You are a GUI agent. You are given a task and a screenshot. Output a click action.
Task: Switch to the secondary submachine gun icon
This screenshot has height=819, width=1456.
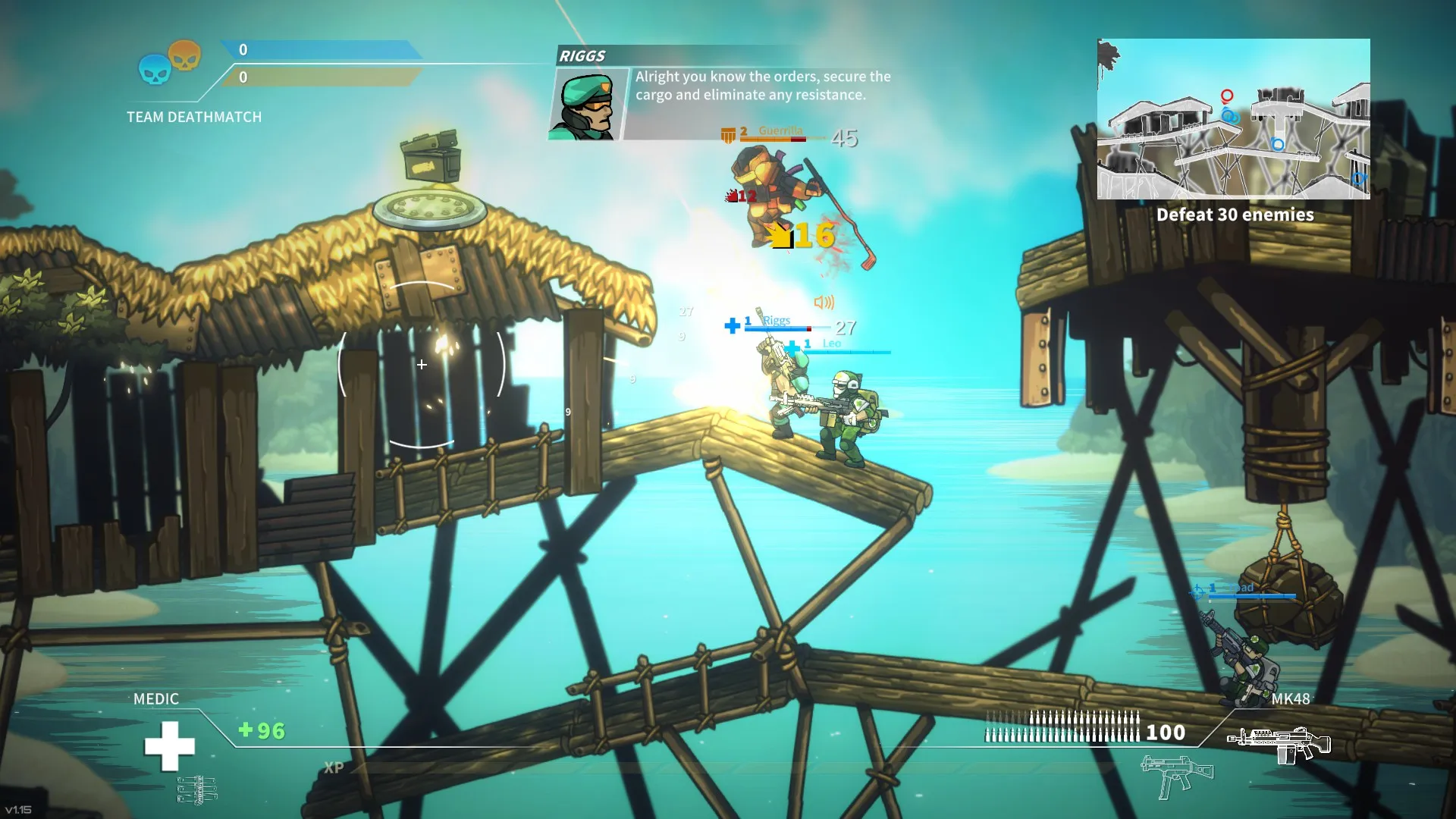1176,775
